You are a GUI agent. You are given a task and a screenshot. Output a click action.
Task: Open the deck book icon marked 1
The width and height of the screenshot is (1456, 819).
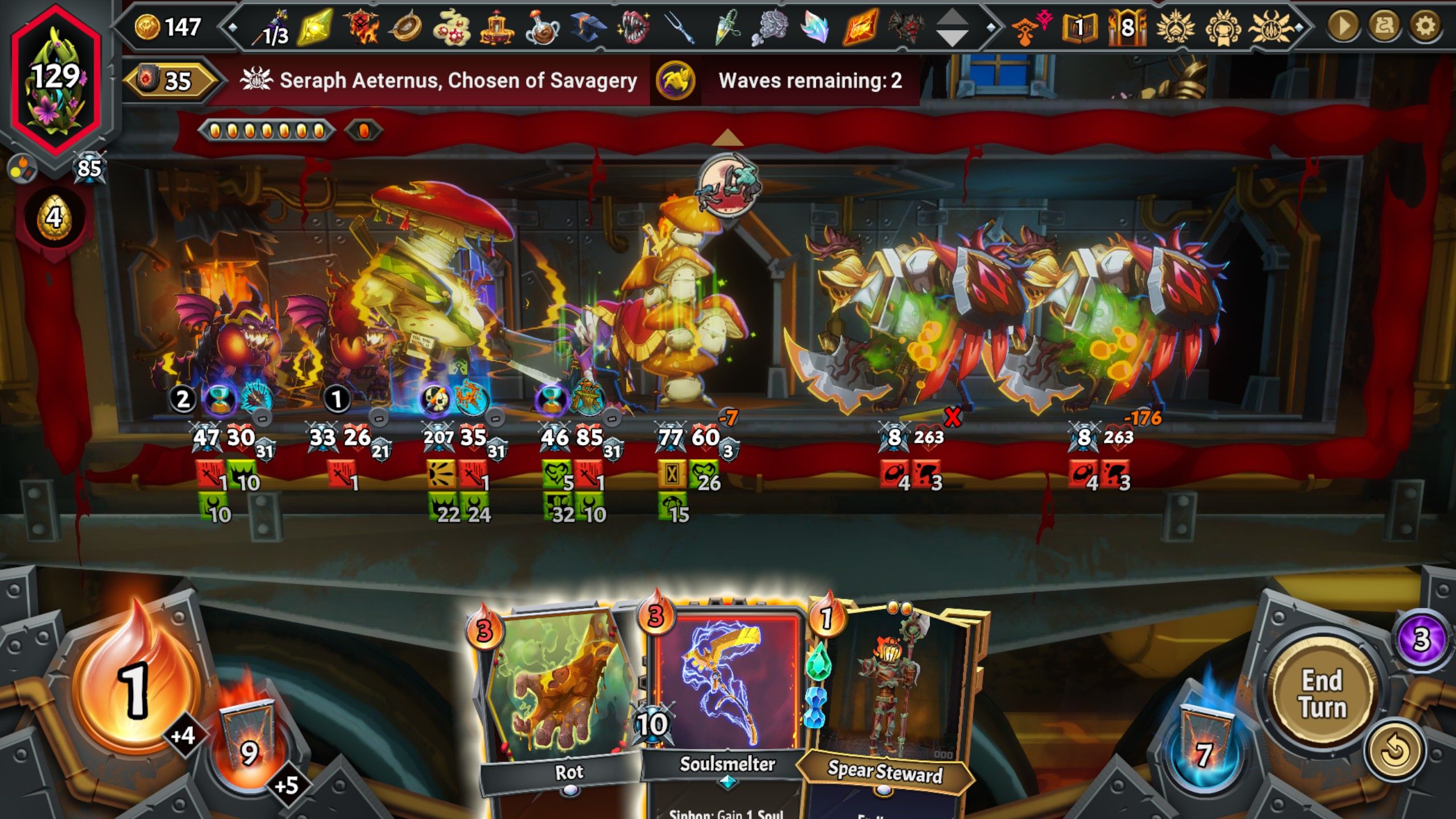tap(1078, 27)
